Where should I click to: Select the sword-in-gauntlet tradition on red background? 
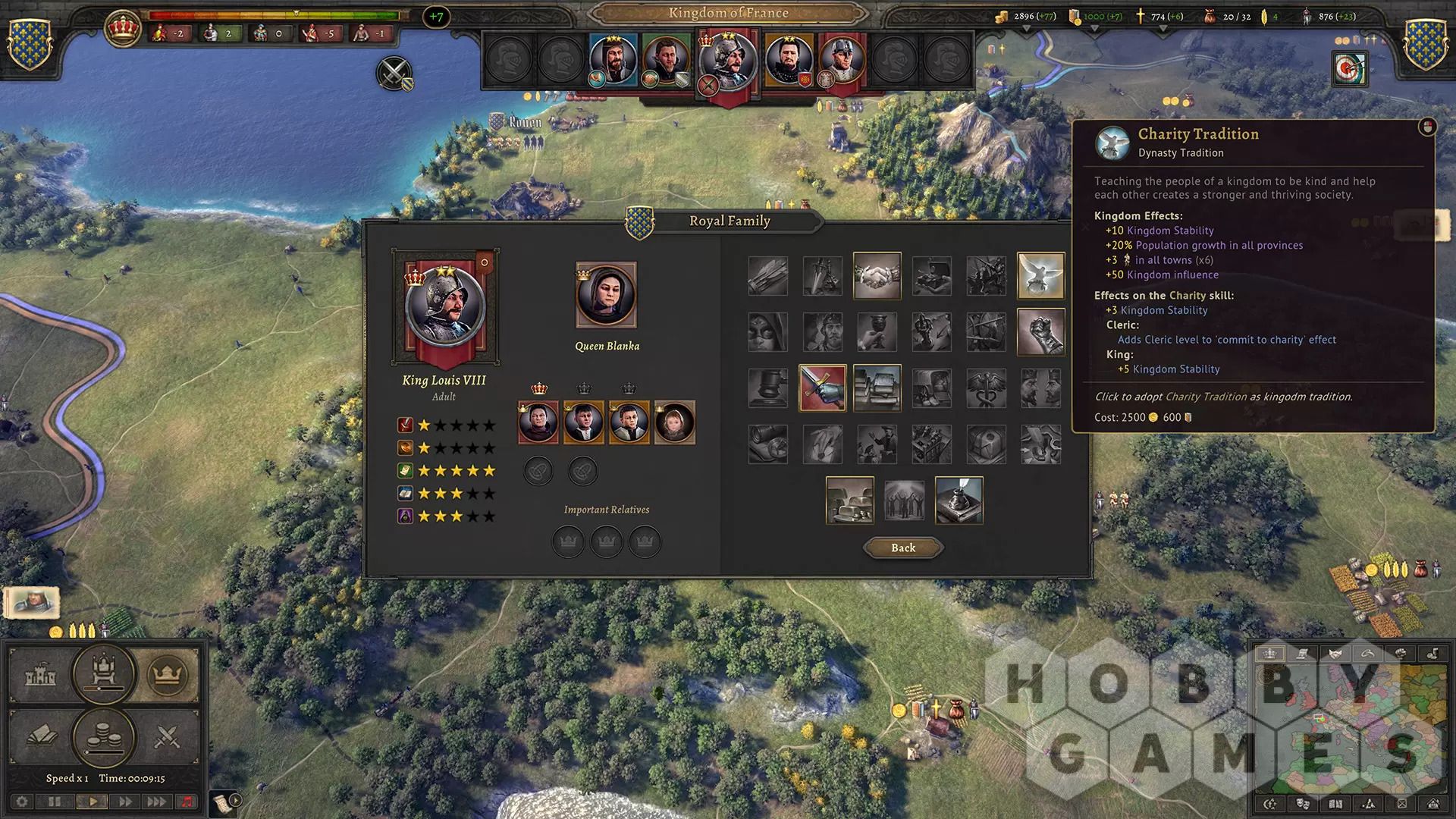click(x=822, y=388)
